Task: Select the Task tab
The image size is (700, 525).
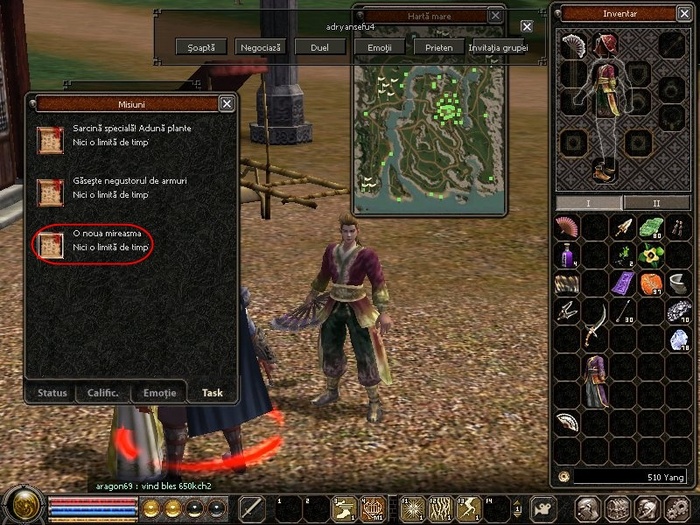Action: point(212,393)
